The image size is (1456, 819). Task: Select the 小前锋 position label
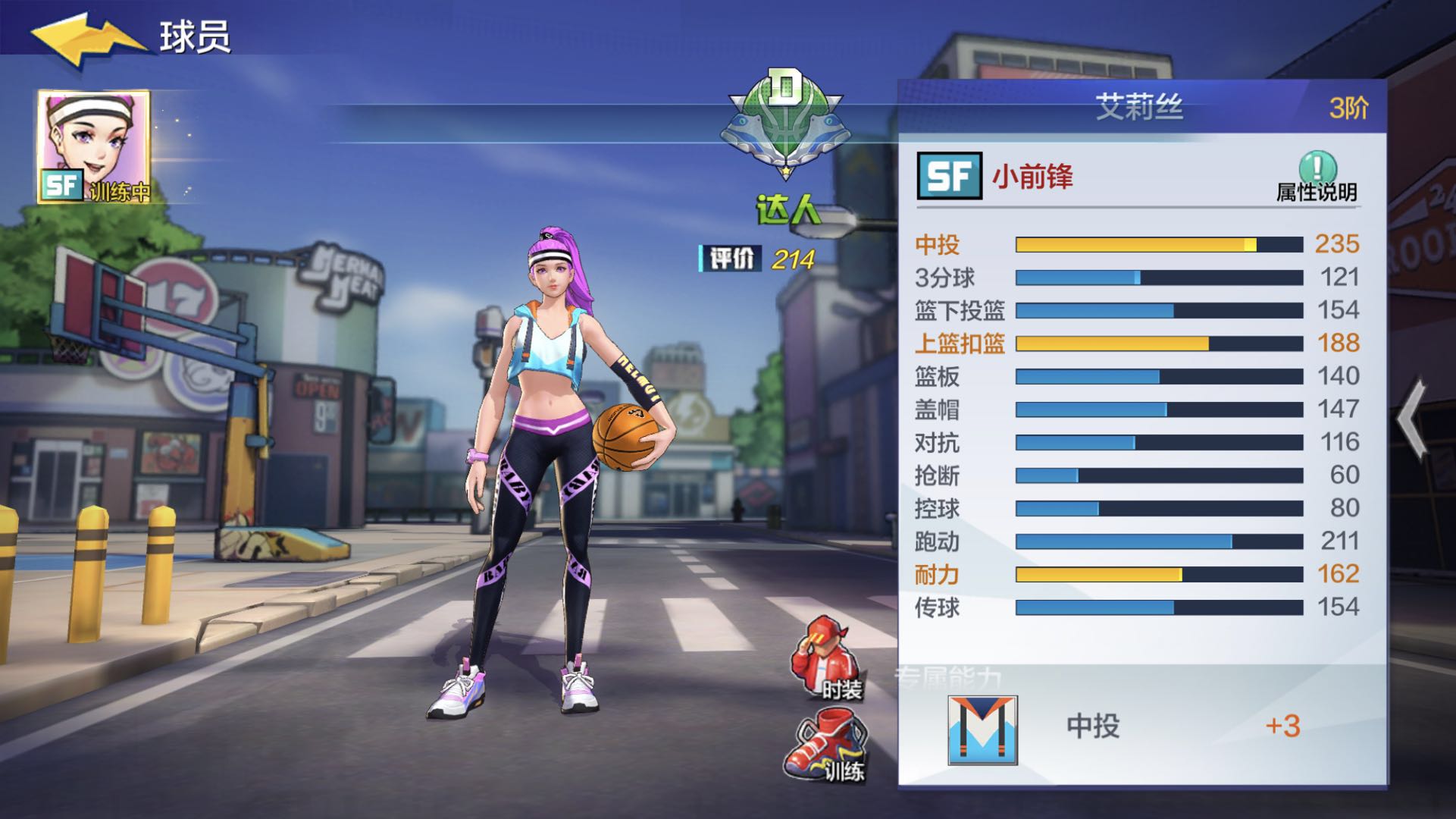click(x=1034, y=174)
